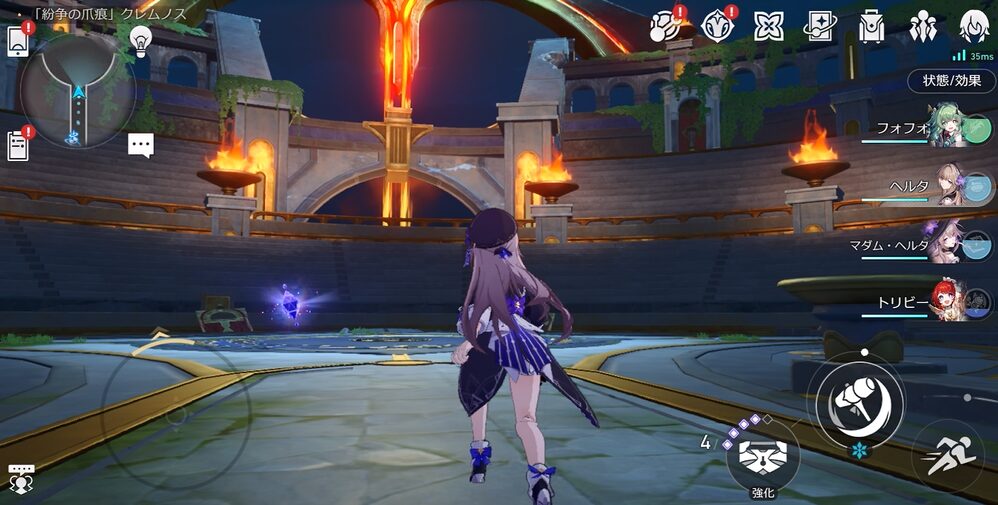
Task: Open the linked-orbs icon with alert
Action: pyautogui.click(x=664, y=26)
